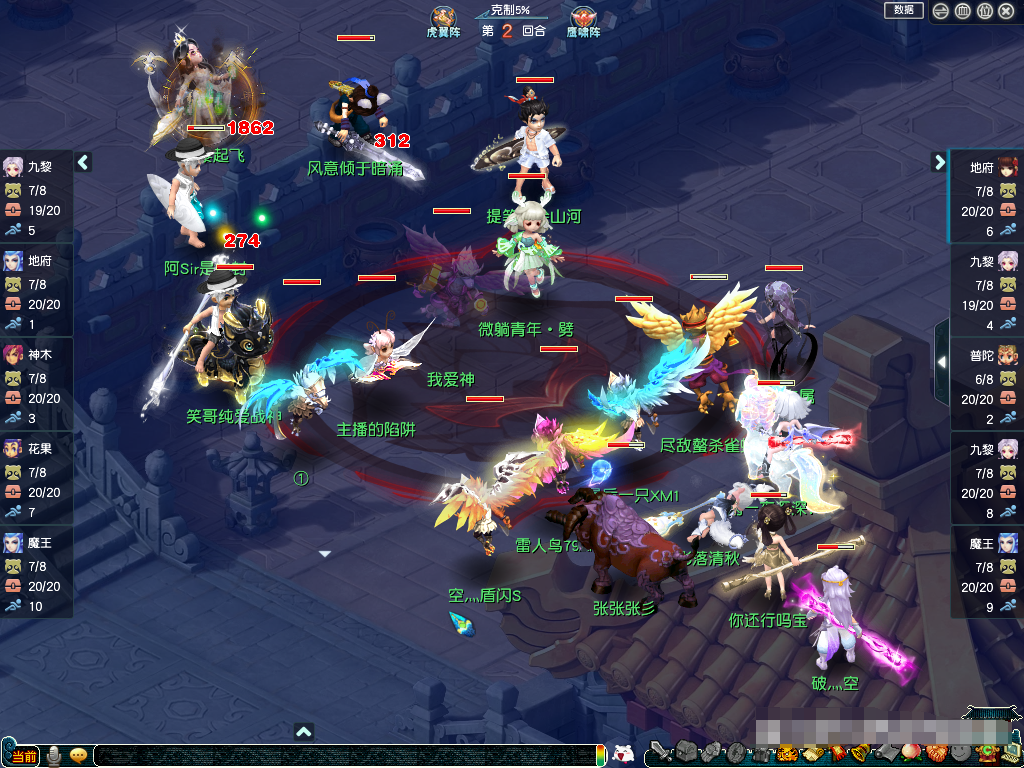This screenshot has height=768, width=1024.
Task: Toggle the 血 health display button
Action: pyautogui.click(x=963, y=11)
